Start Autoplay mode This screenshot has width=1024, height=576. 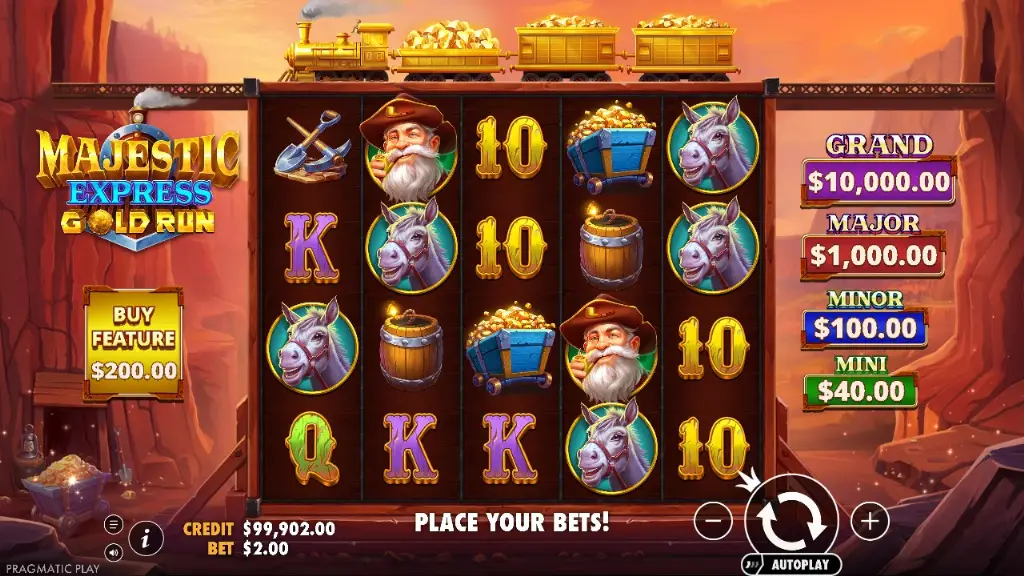(802, 565)
